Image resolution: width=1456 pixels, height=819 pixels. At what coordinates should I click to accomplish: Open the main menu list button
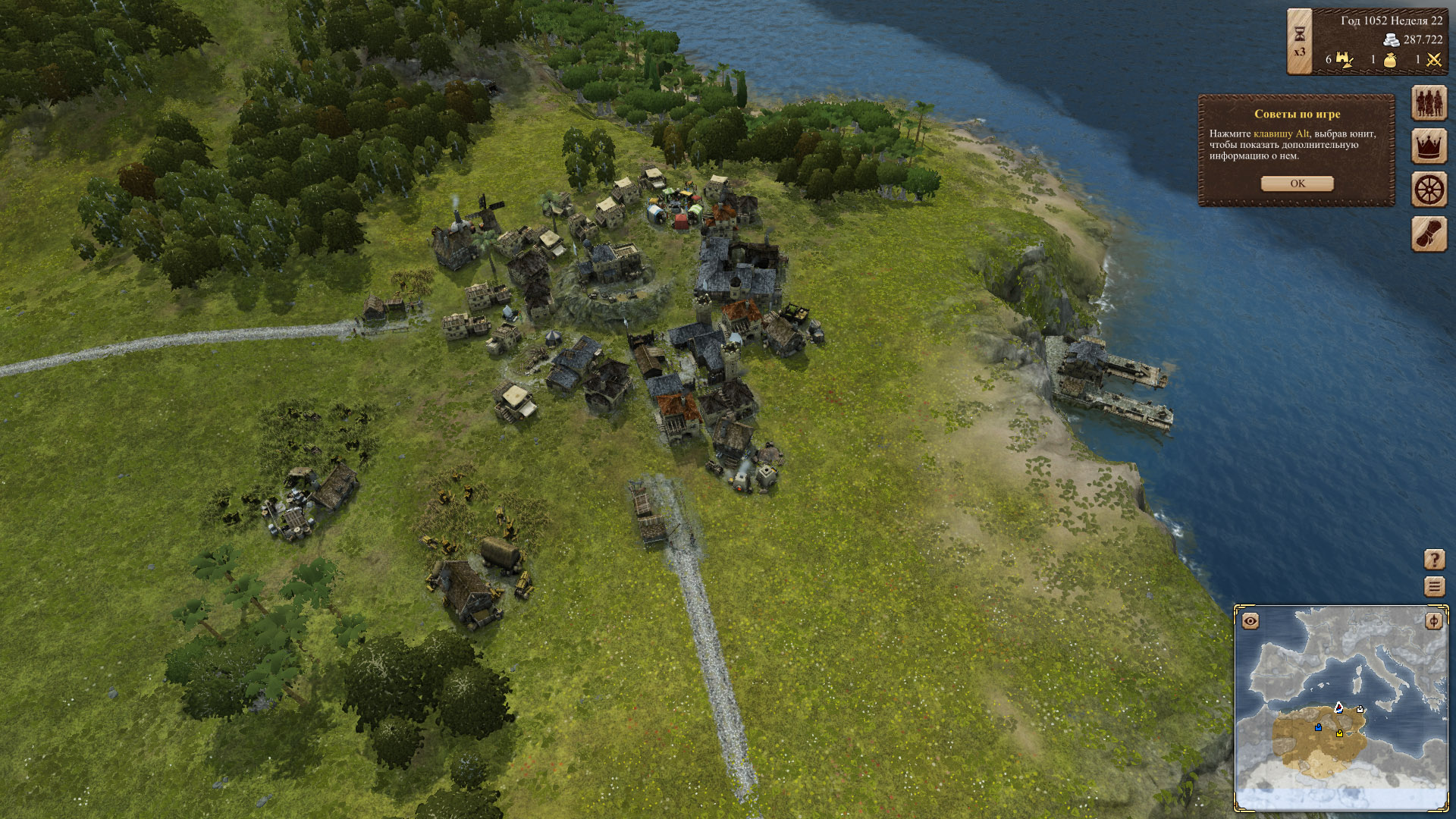[1434, 586]
